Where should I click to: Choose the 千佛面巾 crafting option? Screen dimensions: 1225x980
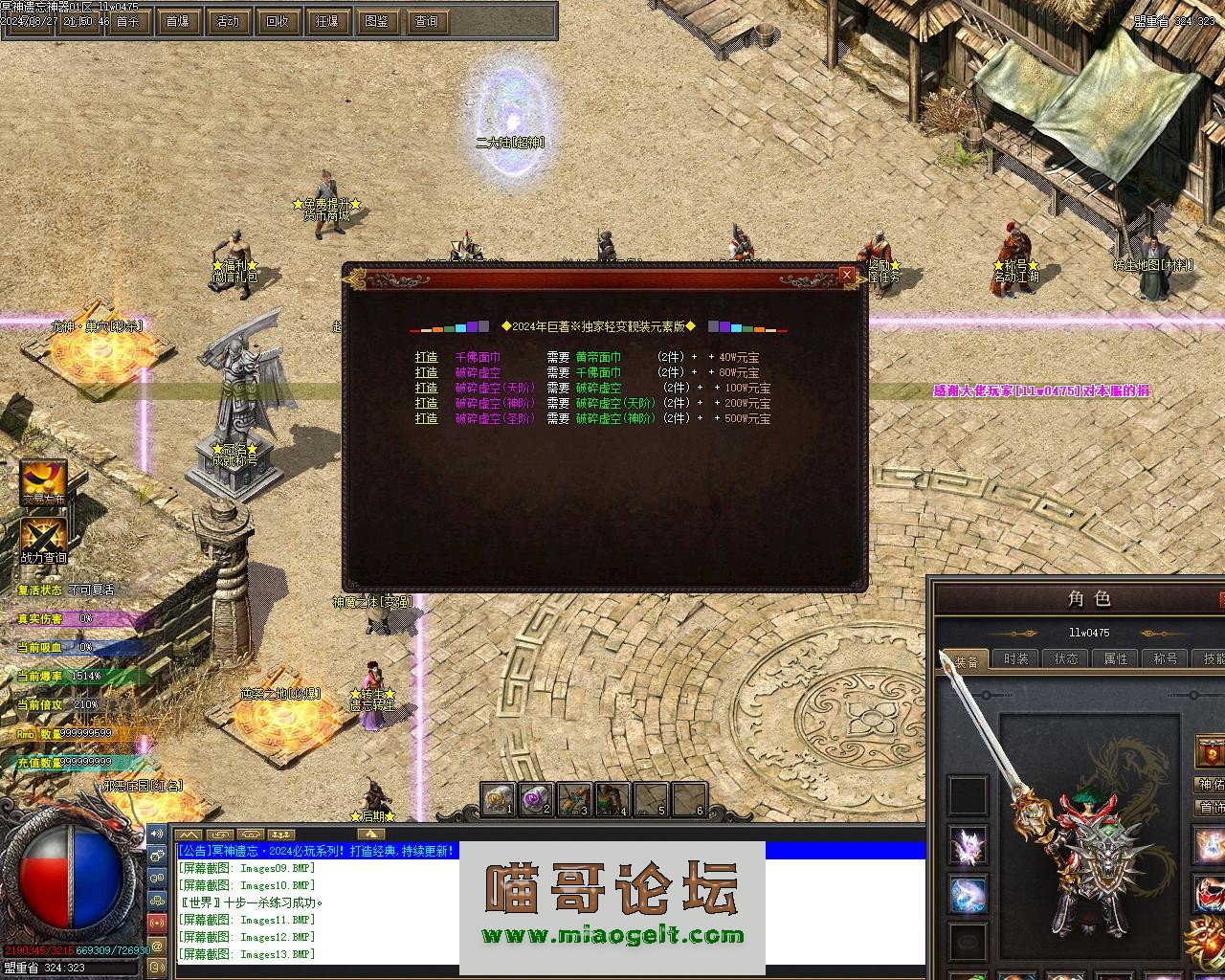(x=478, y=357)
